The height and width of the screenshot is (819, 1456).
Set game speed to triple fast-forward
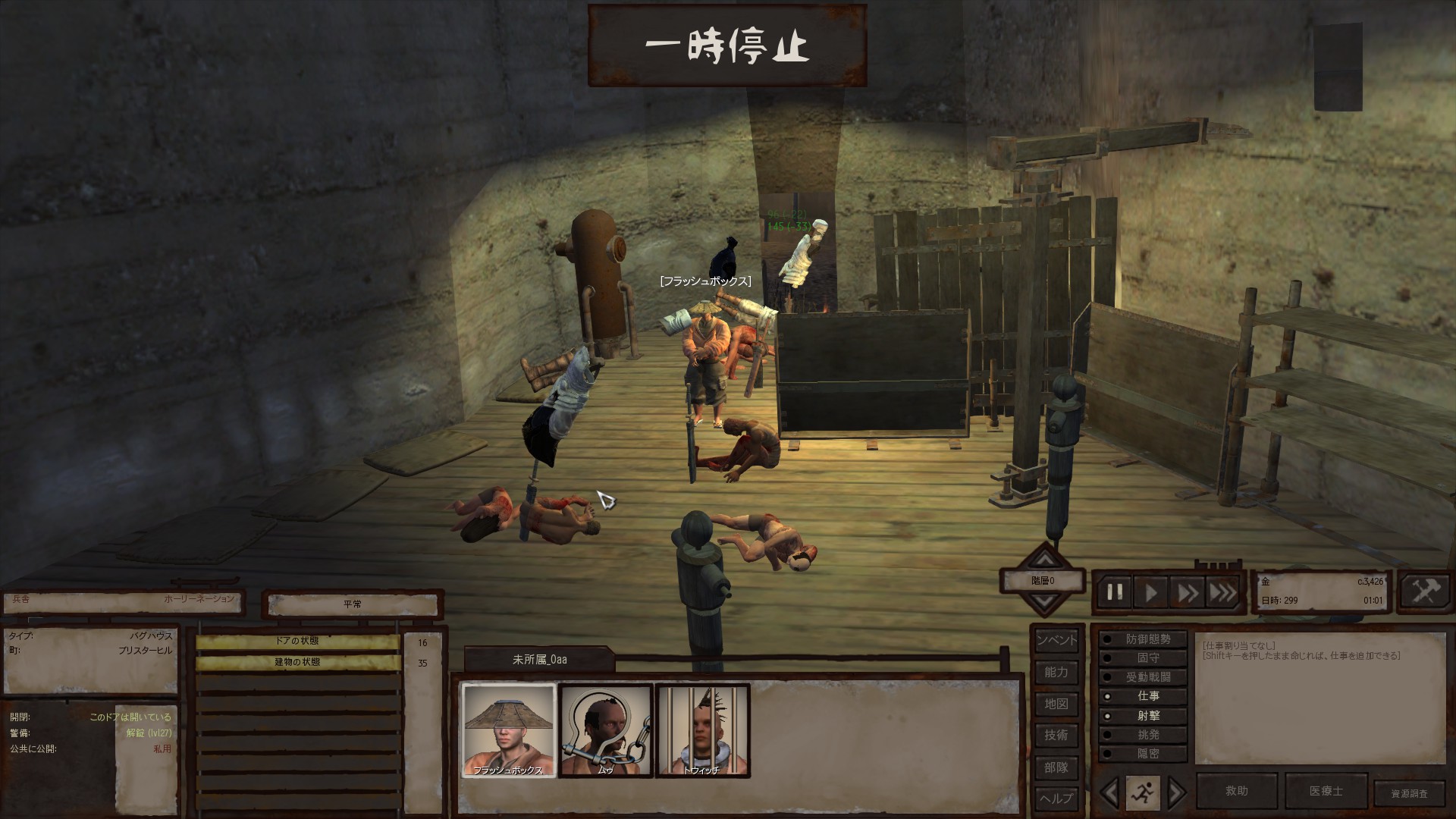[1222, 592]
